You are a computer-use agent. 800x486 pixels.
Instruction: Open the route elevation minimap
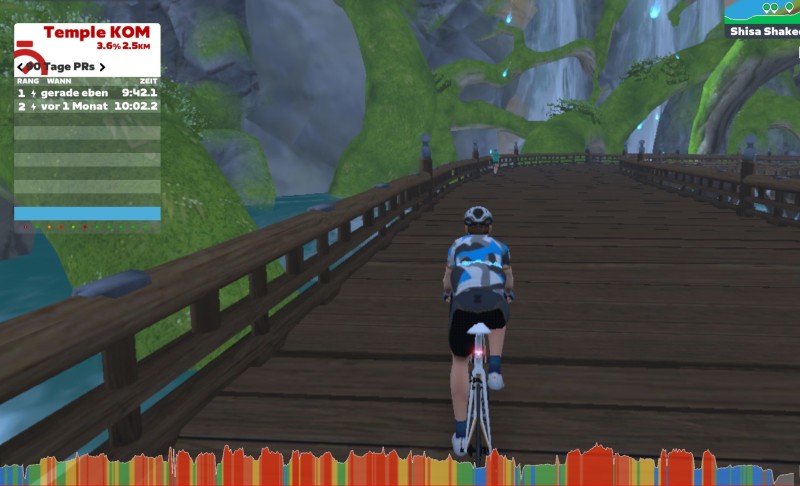(765, 11)
